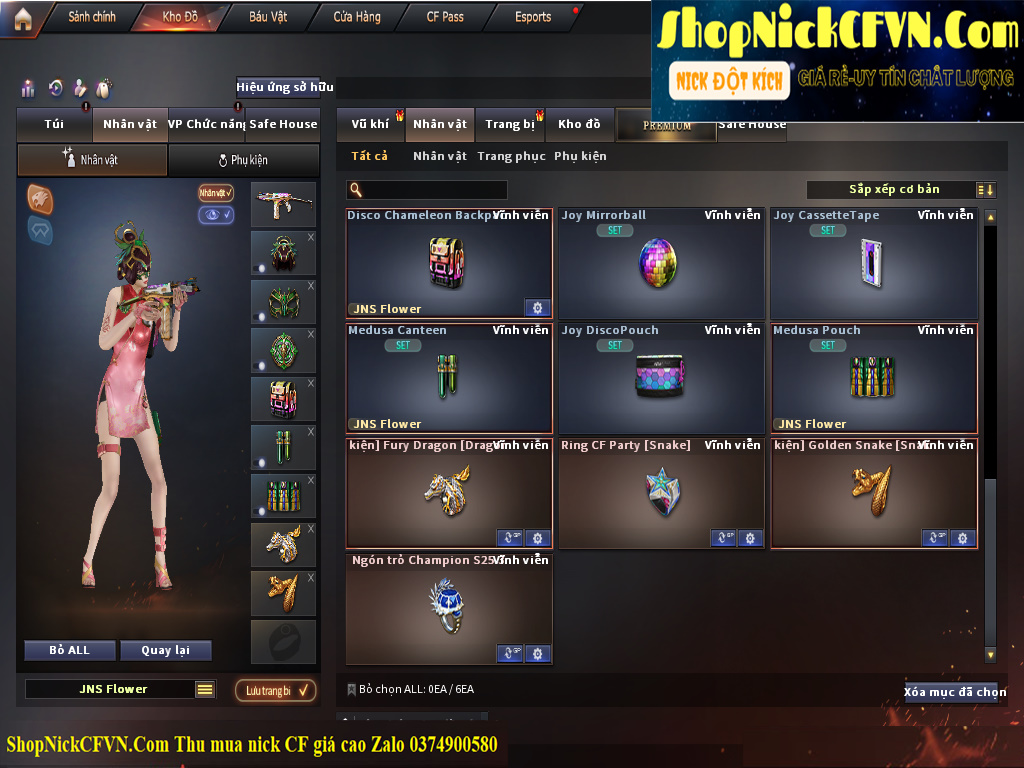Viewport: 1024px width, 768px height.
Task: Pick the Ngón trỏ Champion ring item
Action: [449, 608]
